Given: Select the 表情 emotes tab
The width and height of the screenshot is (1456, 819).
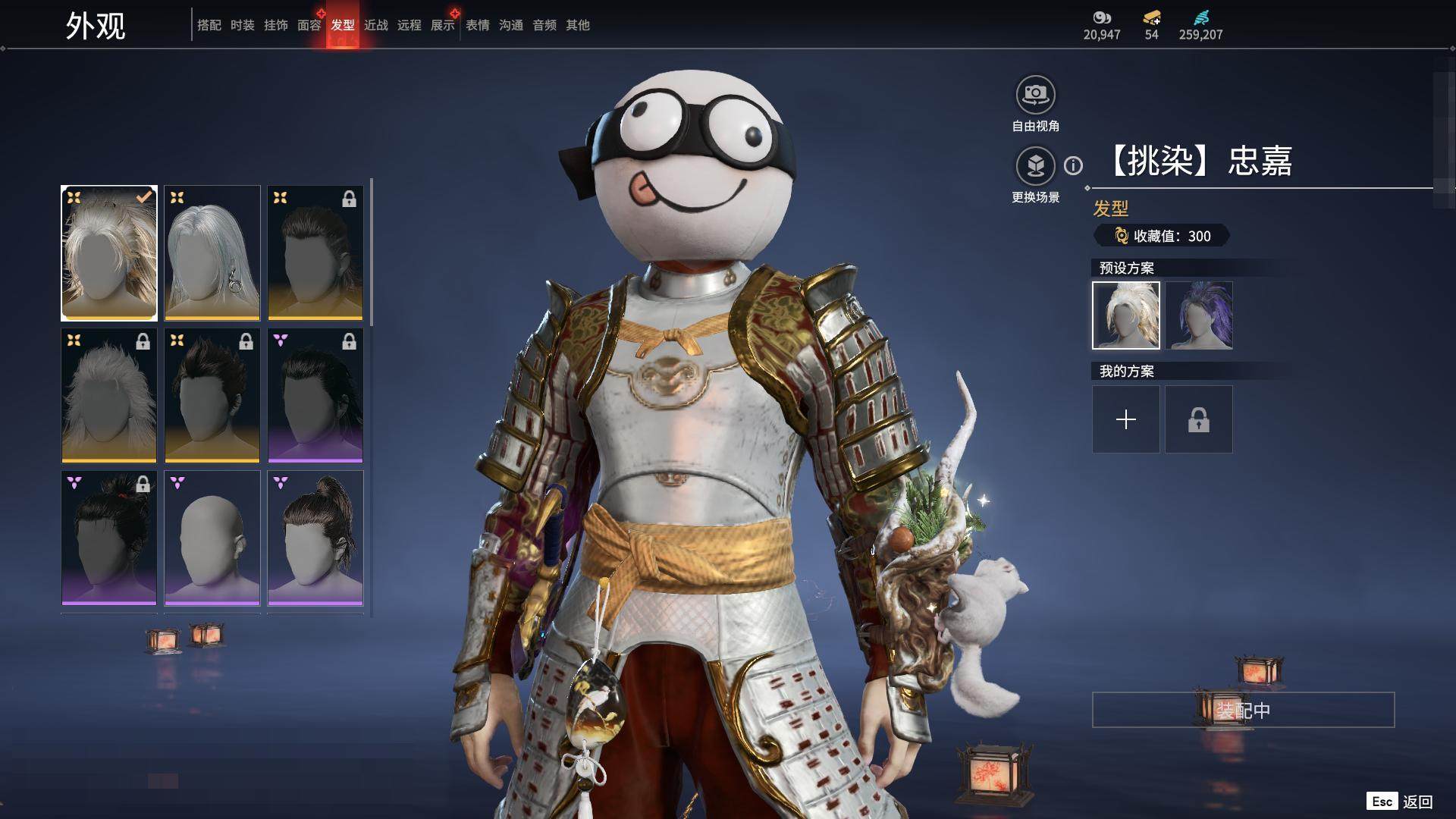Looking at the screenshot, I should pos(477,25).
